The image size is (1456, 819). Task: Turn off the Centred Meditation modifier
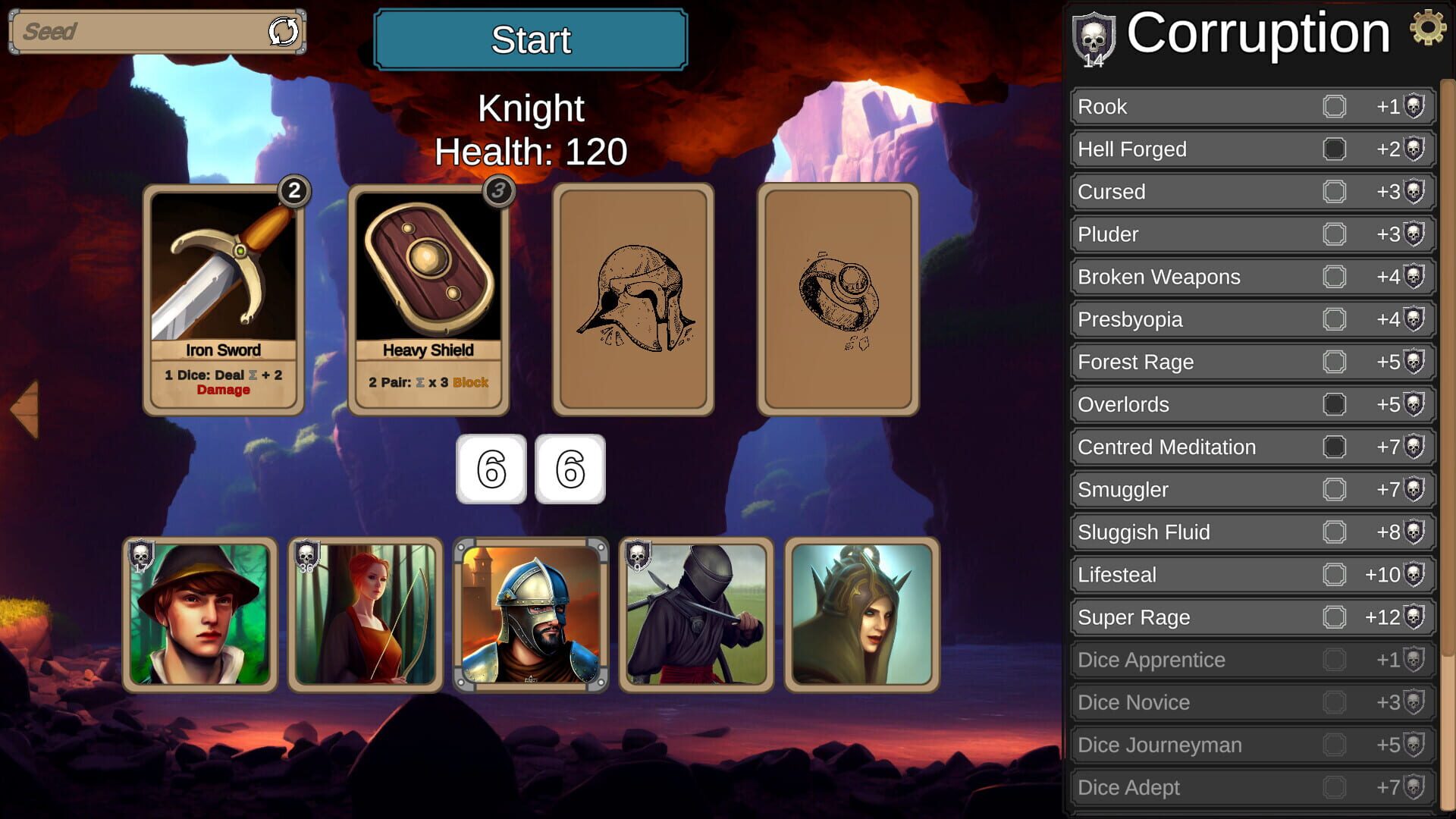(1335, 447)
